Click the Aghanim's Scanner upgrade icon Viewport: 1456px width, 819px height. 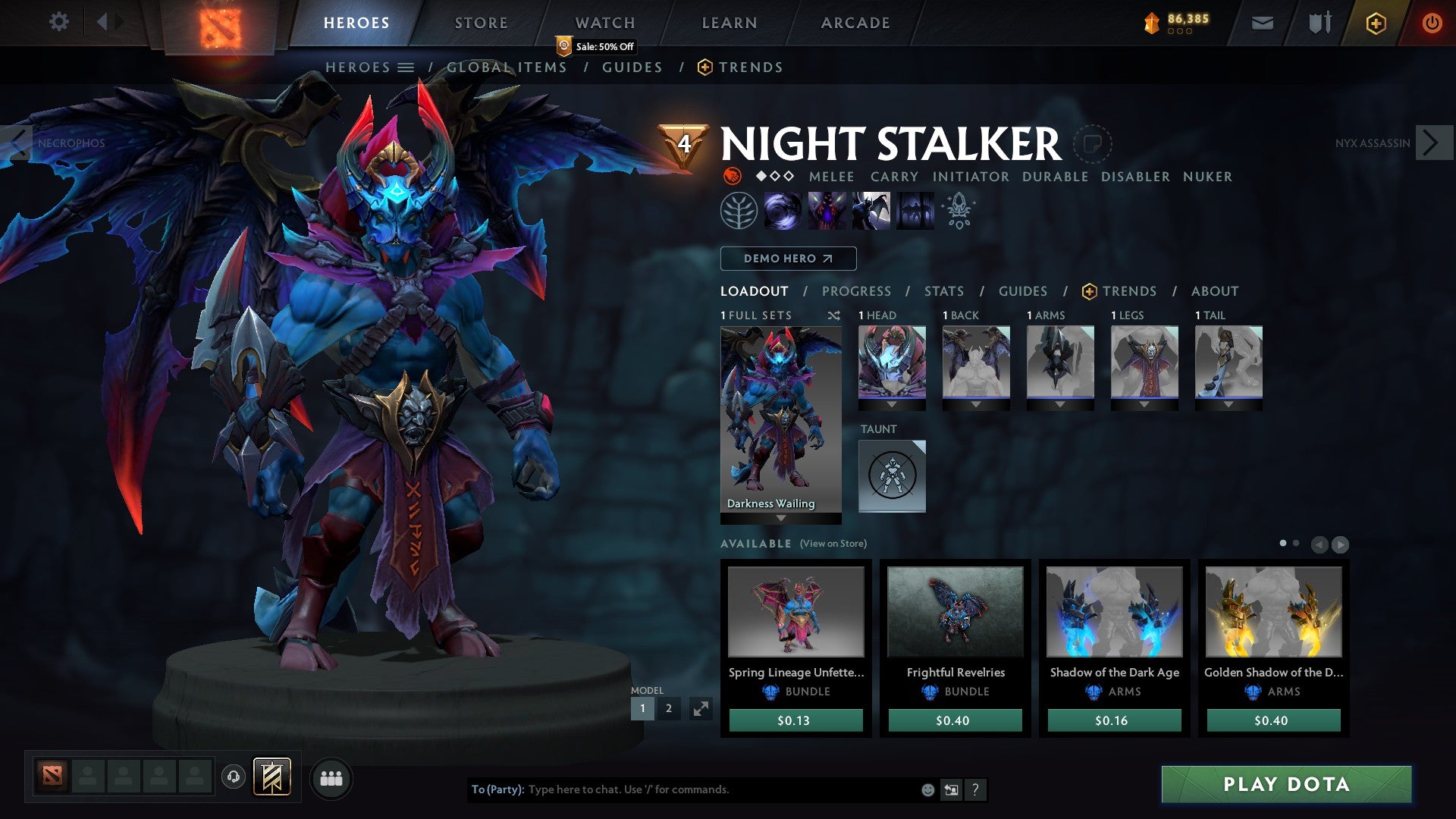pyautogui.click(x=958, y=211)
